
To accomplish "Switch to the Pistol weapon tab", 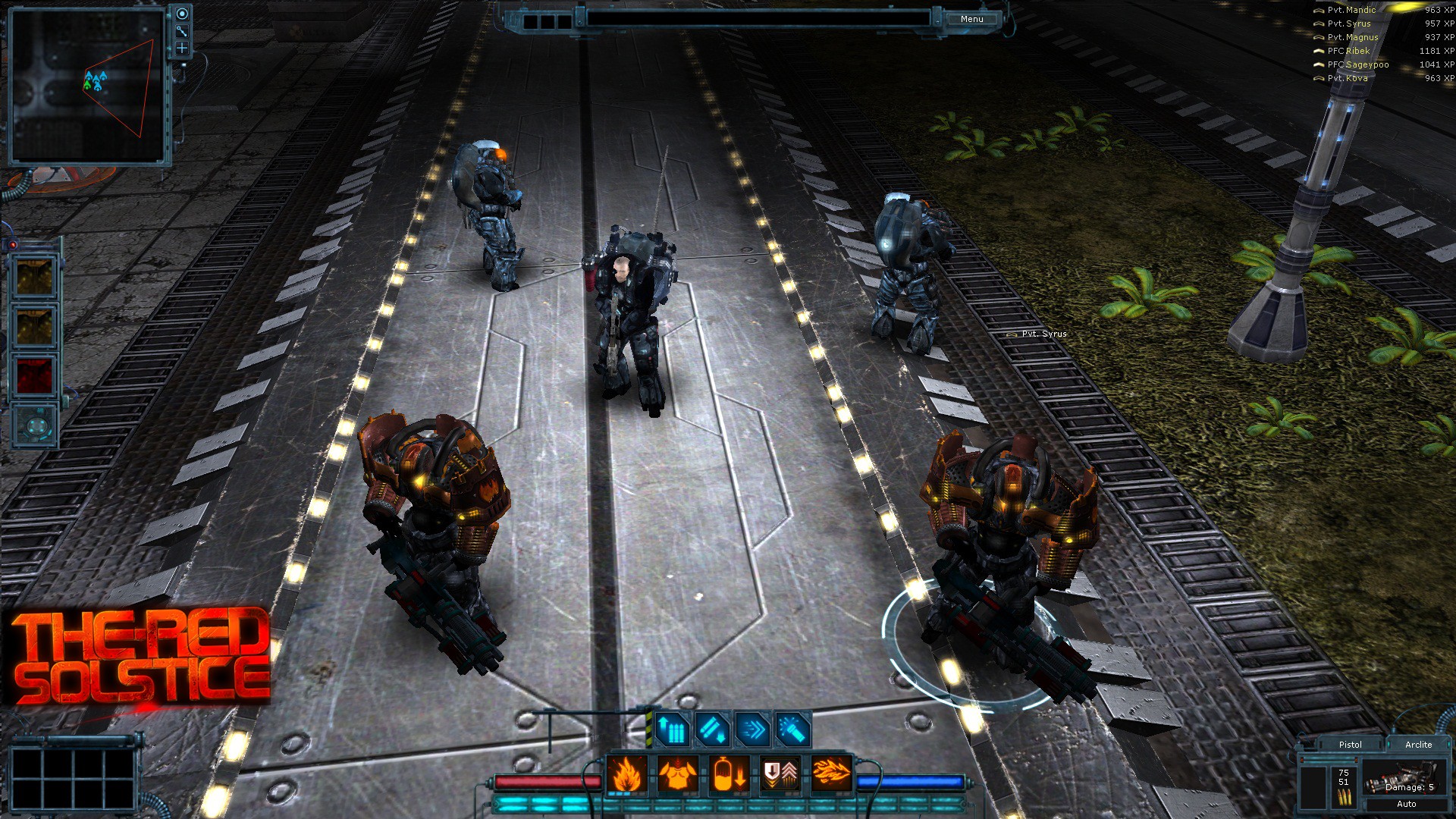I will pyautogui.click(x=1350, y=745).
